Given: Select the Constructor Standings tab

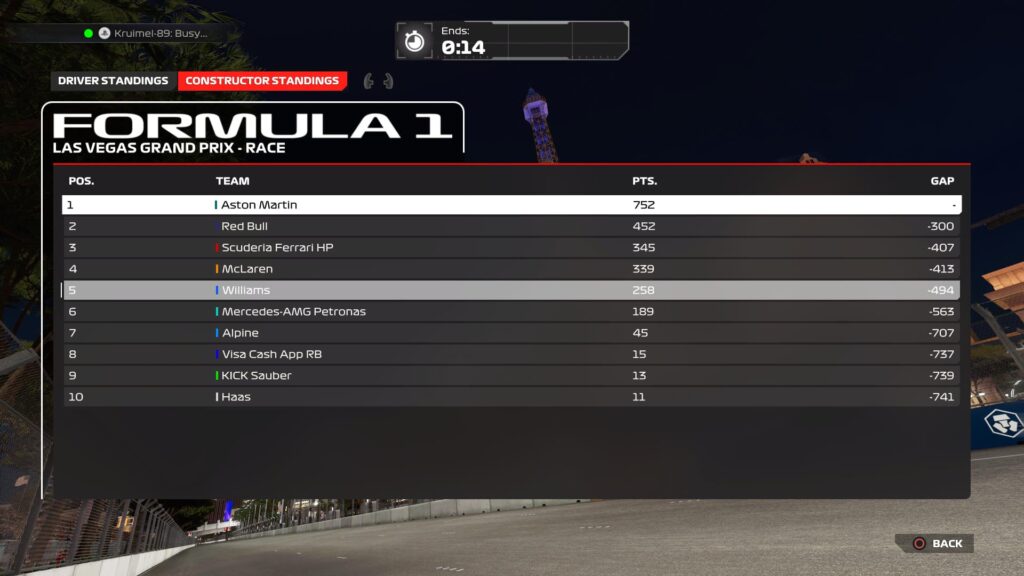Looking at the screenshot, I should (x=262, y=81).
